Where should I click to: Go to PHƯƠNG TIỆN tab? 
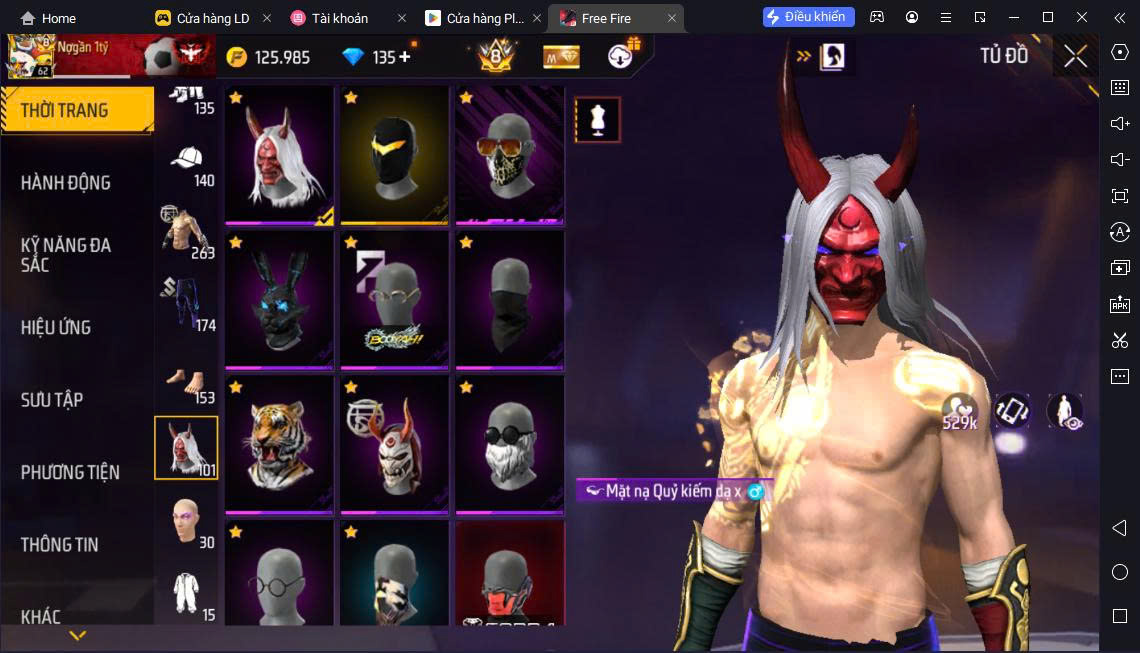coord(70,472)
